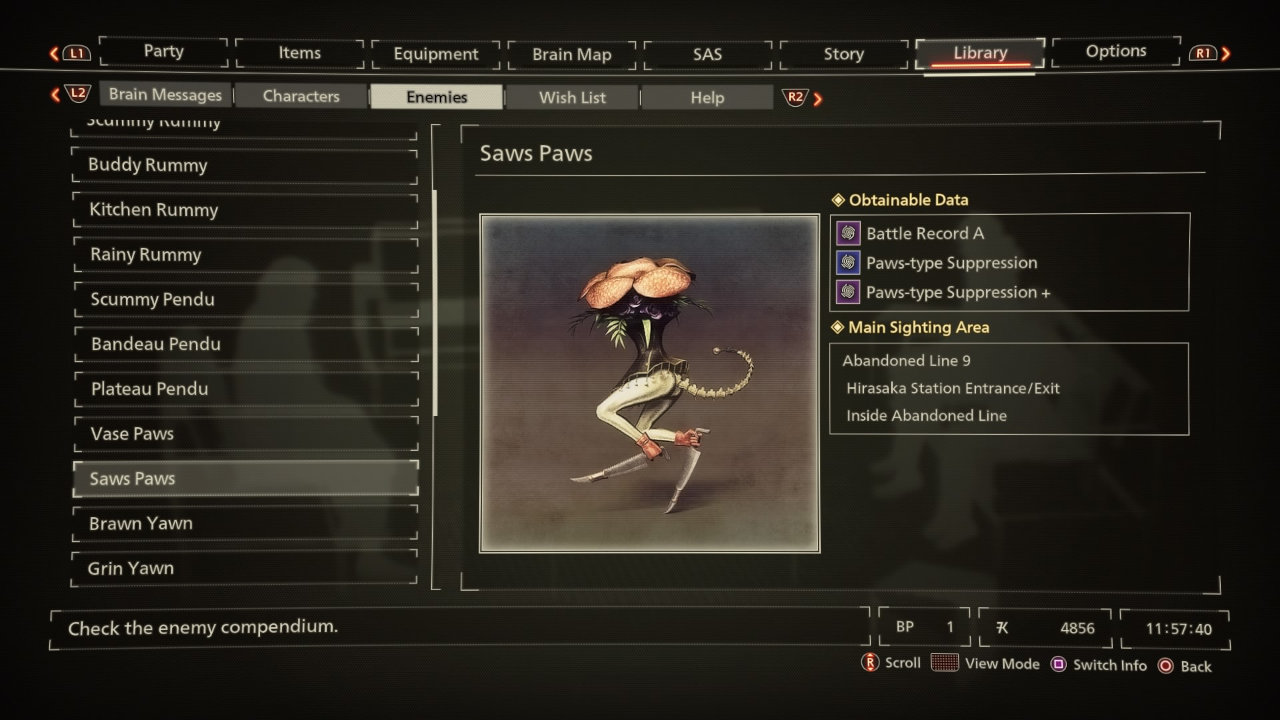Select the Vase Paws enemy entry
This screenshot has height=720, width=1280.
(245, 433)
